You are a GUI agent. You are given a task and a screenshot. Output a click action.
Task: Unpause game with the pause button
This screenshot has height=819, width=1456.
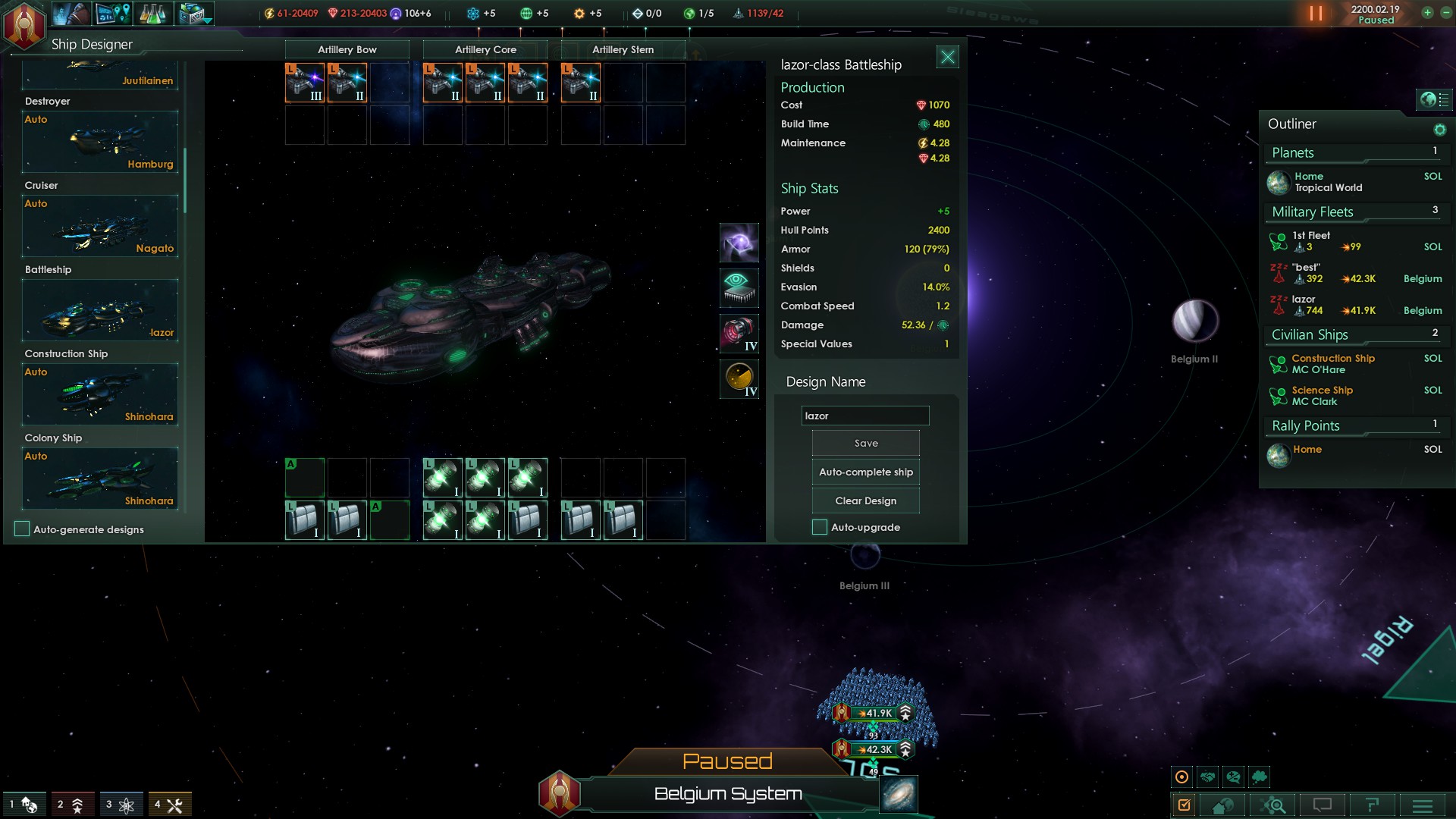[1316, 14]
